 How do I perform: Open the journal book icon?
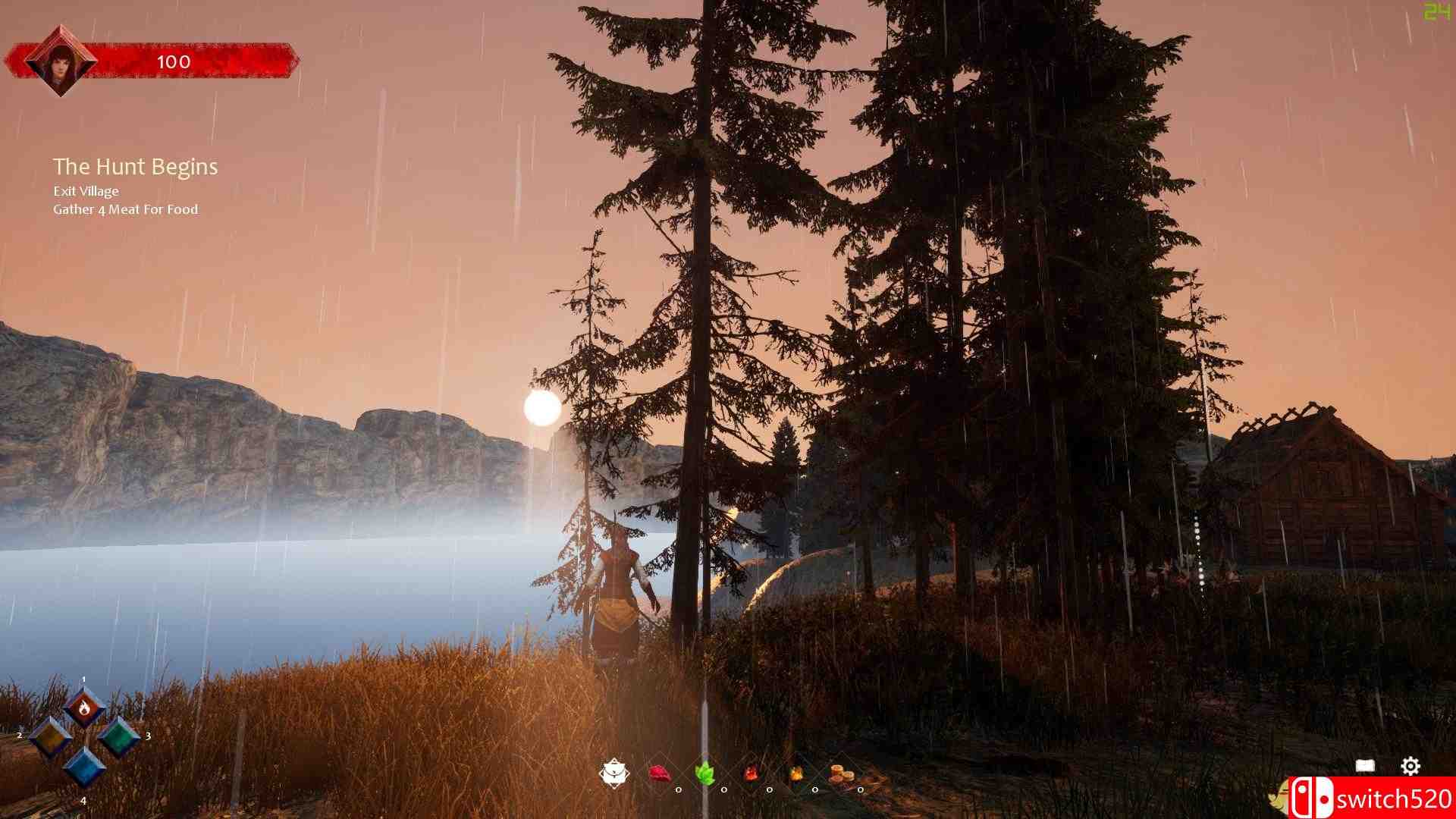pyautogui.click(x=1365, y=766)
